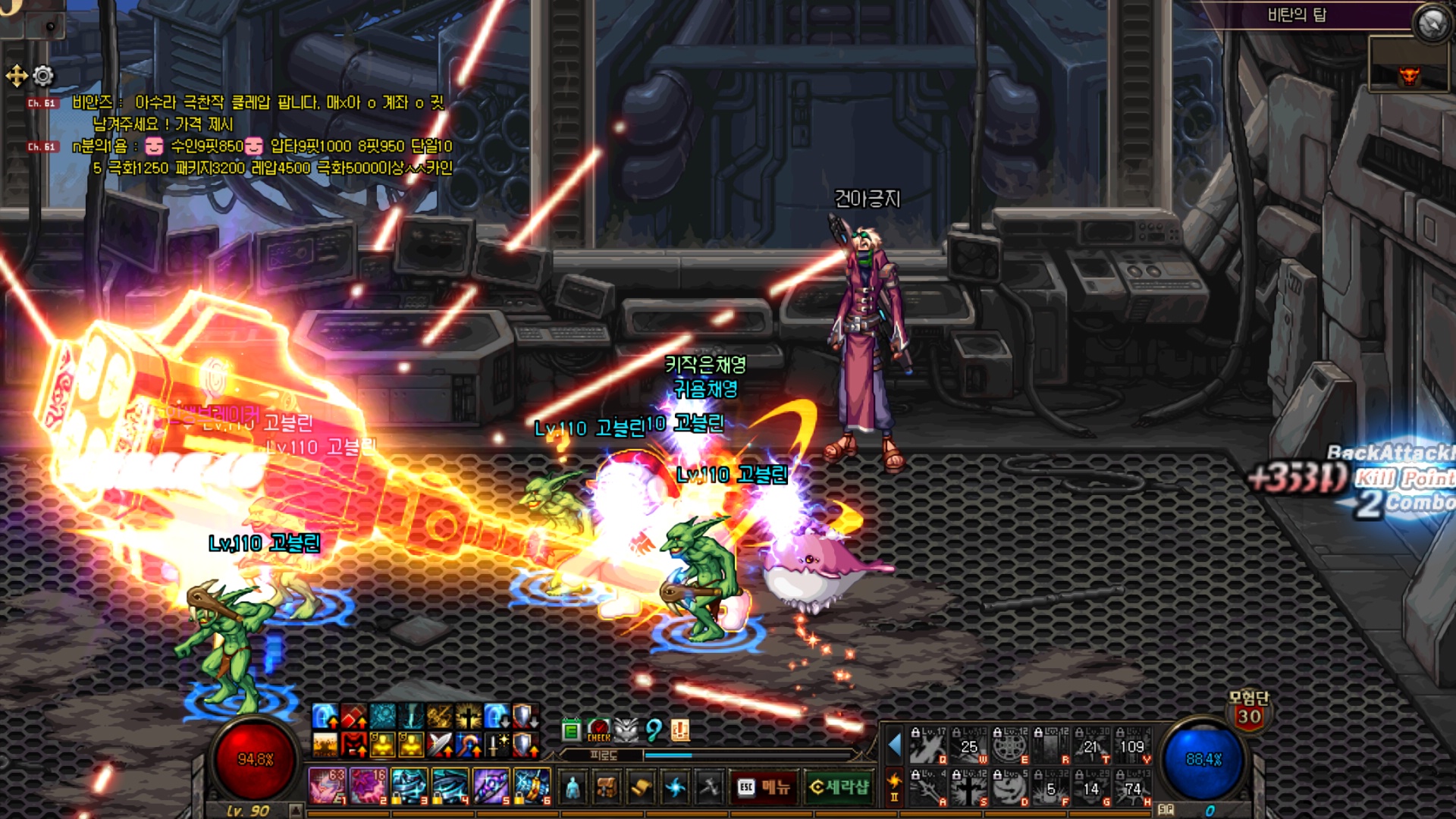
Task: Use the quick slot 1 consumable item
Action: [327, 786]
